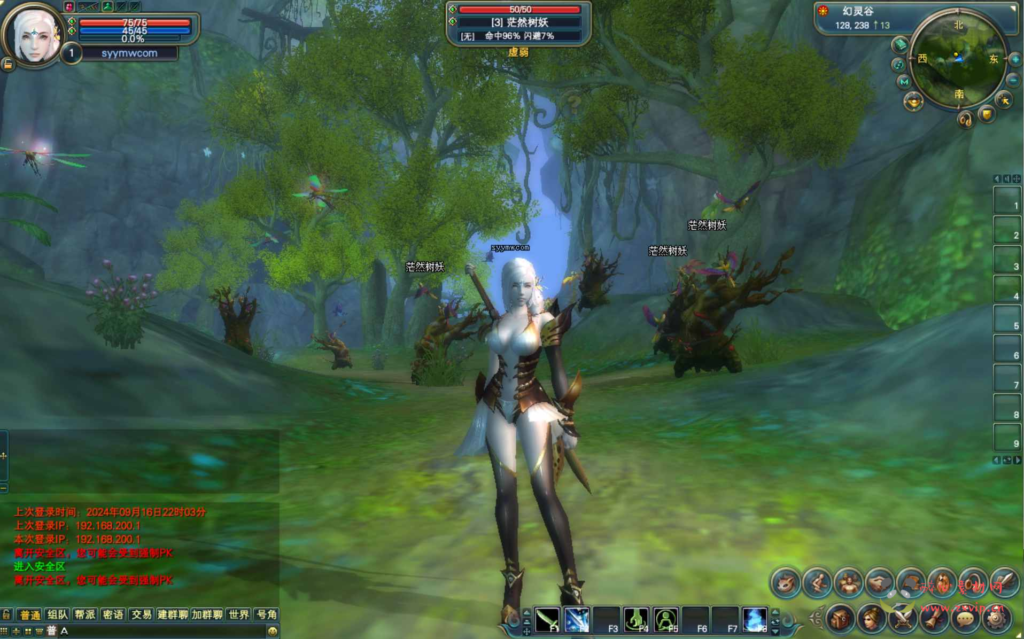The width and height of the screenshot is (1024, 639).
Task: Use the F2 blue sword skill
Action: pos(577,619)
